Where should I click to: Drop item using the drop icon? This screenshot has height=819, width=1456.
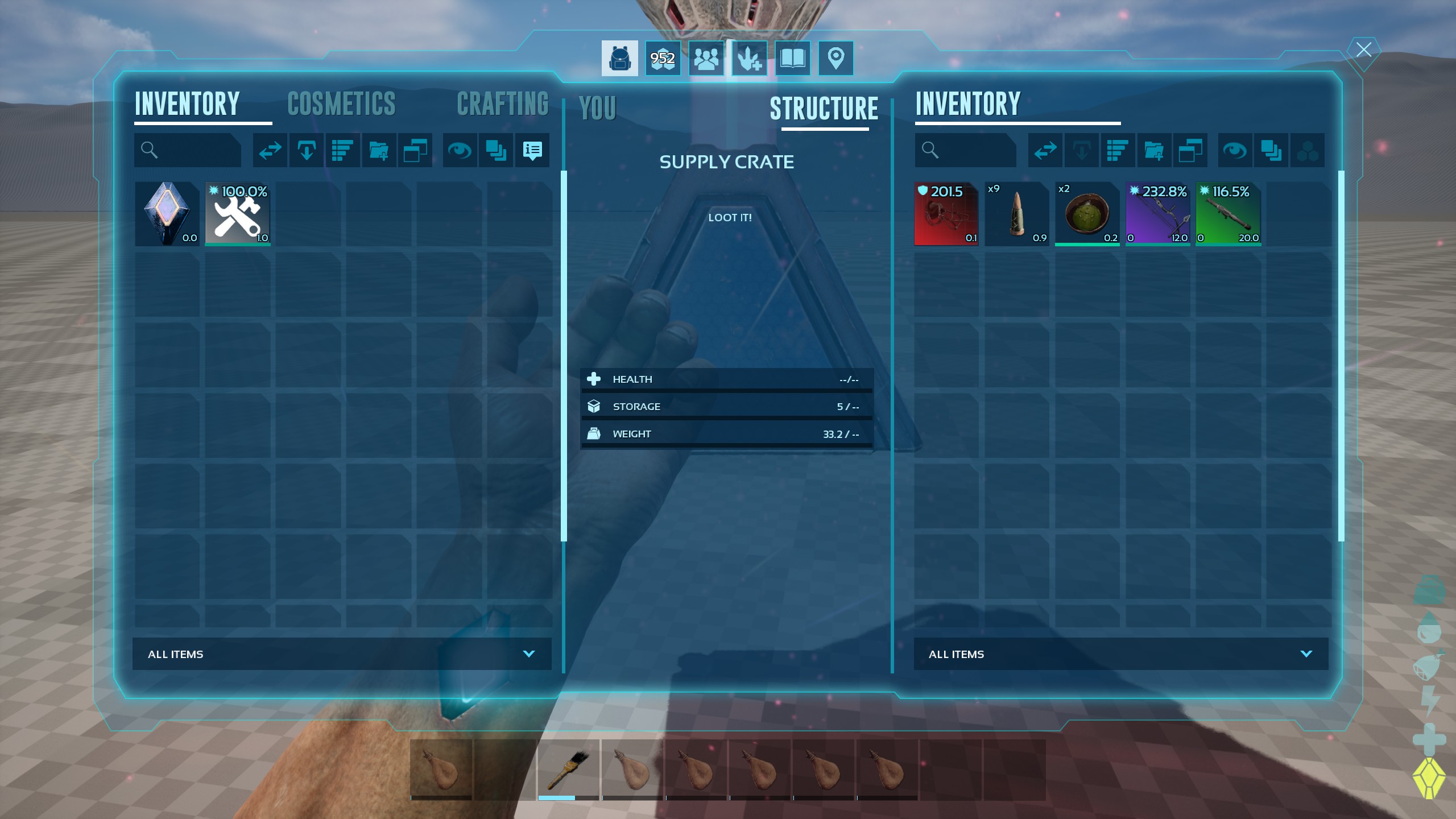tap(306, 150)
